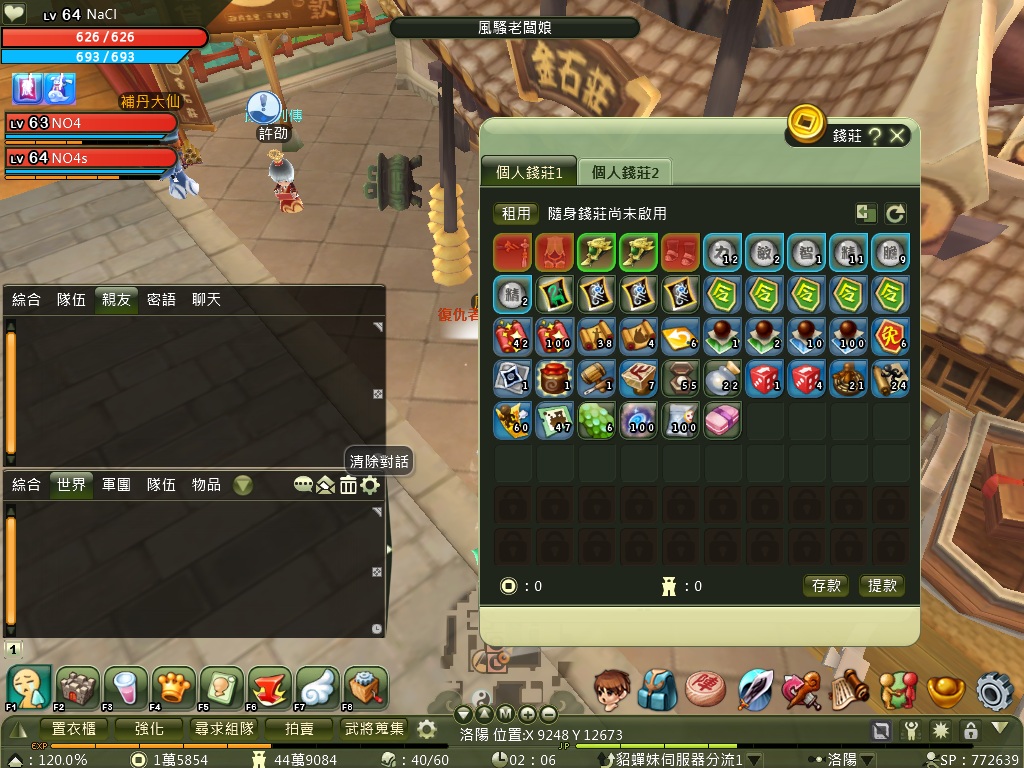Select the green grapes item slot
This screenshot has width=1024, height=768.
tap(596, 421)
